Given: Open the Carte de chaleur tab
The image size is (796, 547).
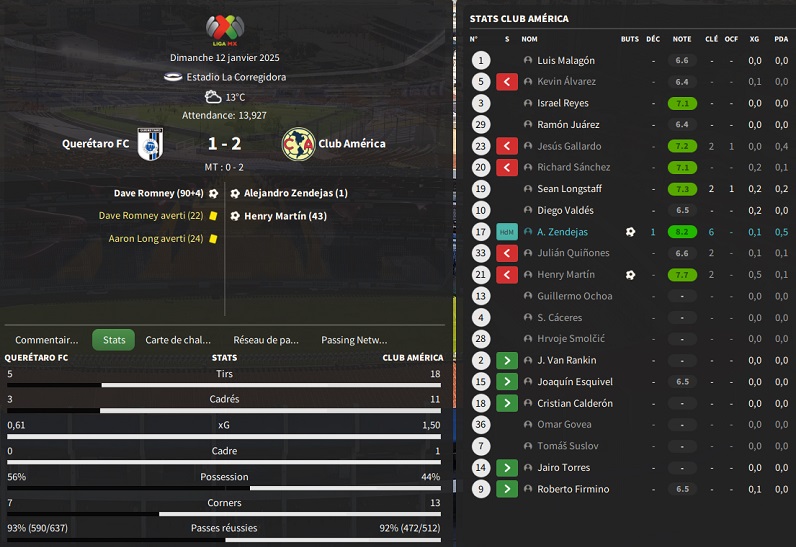Looking at the screenshot, I should point(178,340).
